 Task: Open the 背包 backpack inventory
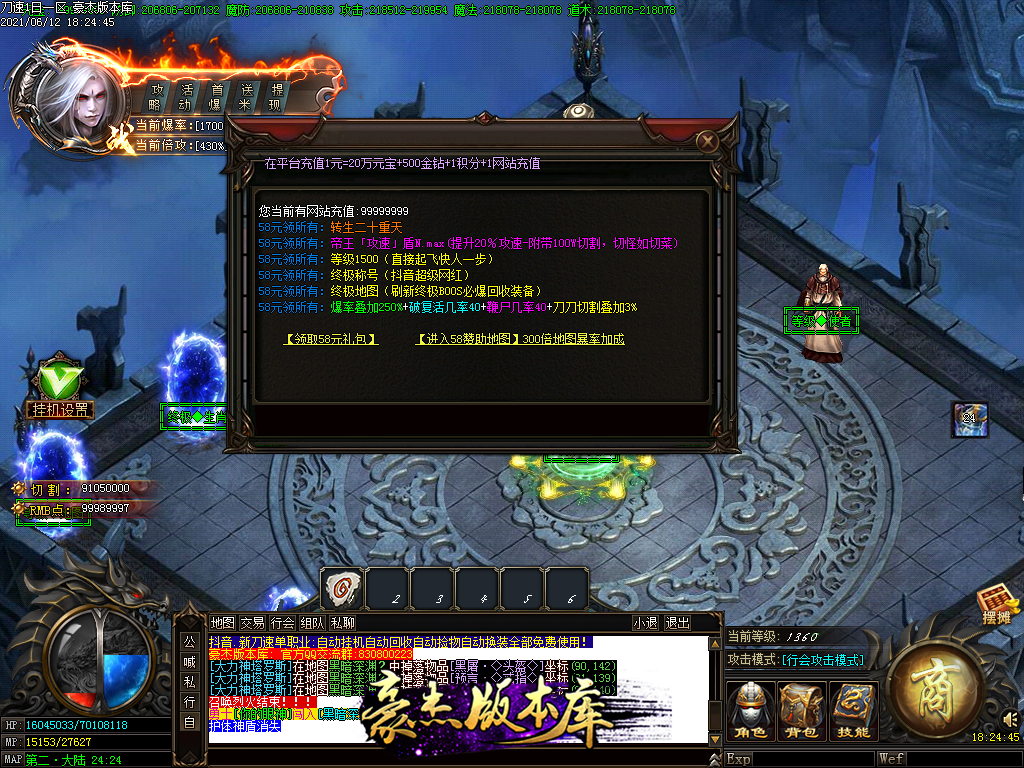pyautogui.click(x=802, y=712)
